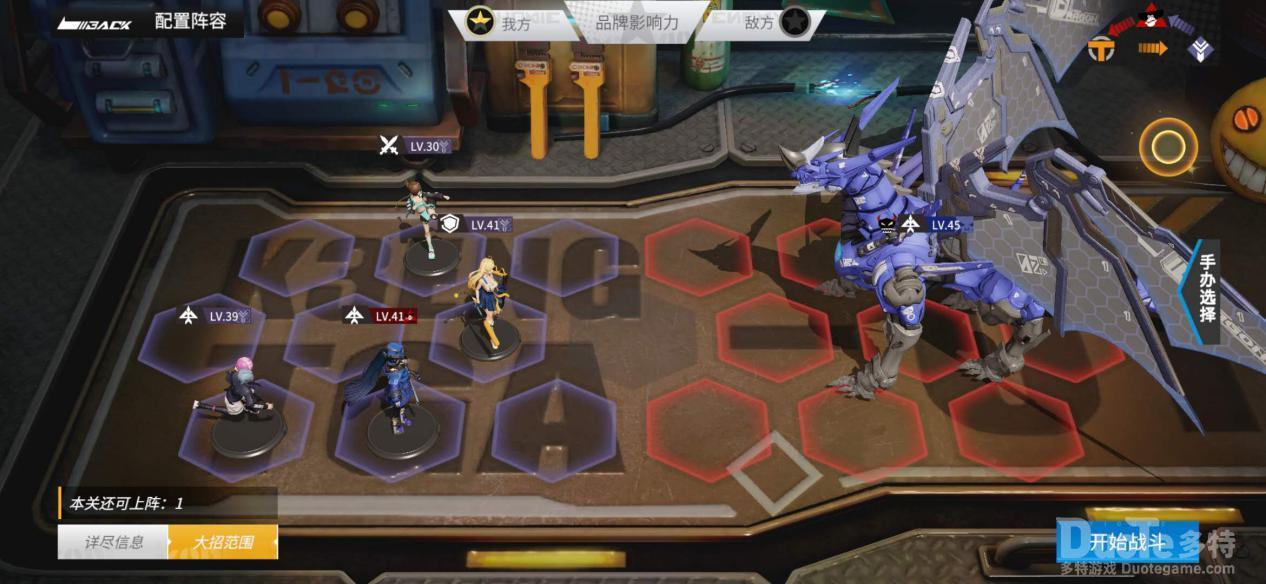Open the class counter triangle diagram
Image resolution: width=1266 pixels, height=584 pixels.
[x=1152, y=35]
